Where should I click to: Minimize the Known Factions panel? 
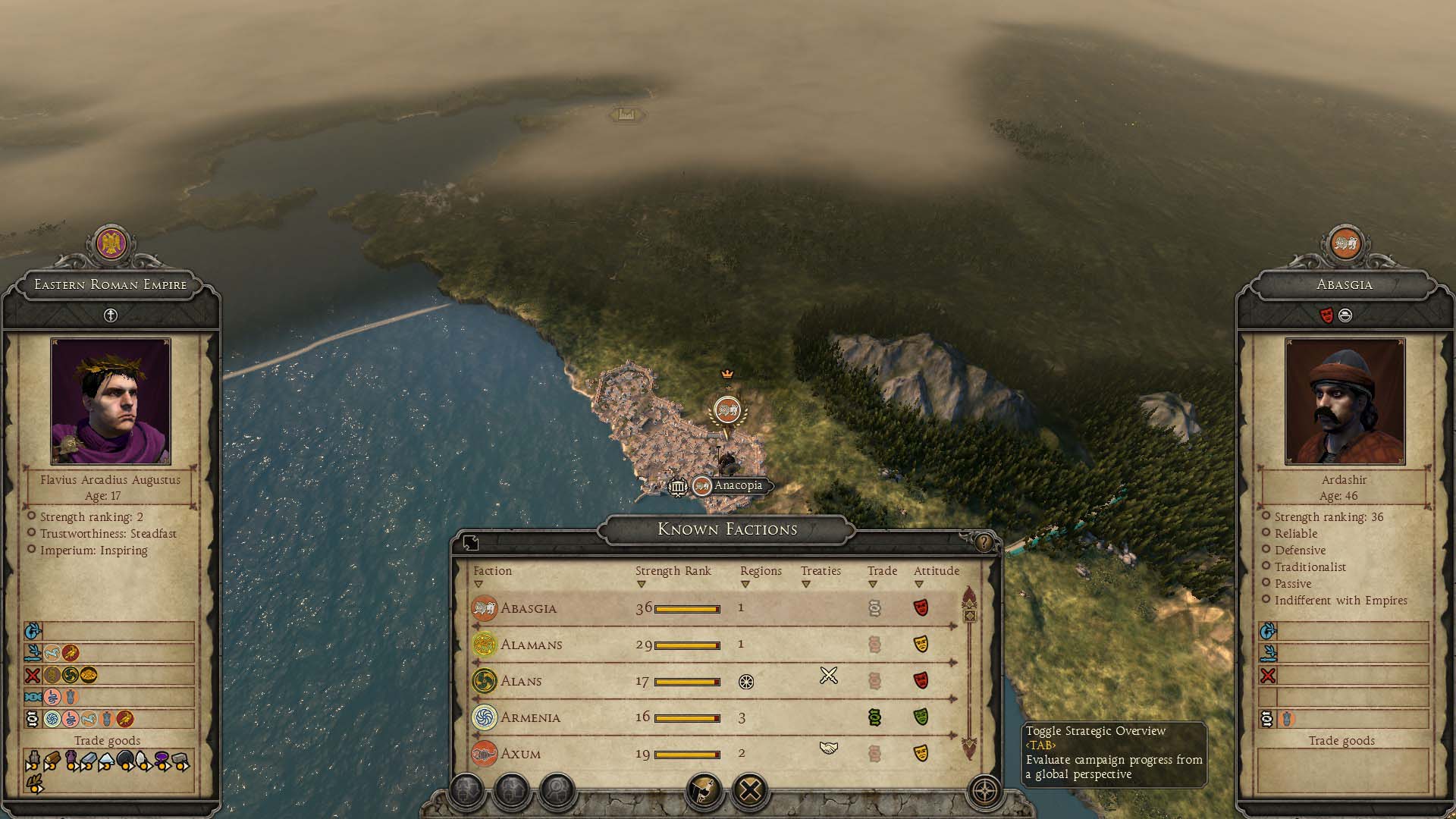tap(471, 542)
